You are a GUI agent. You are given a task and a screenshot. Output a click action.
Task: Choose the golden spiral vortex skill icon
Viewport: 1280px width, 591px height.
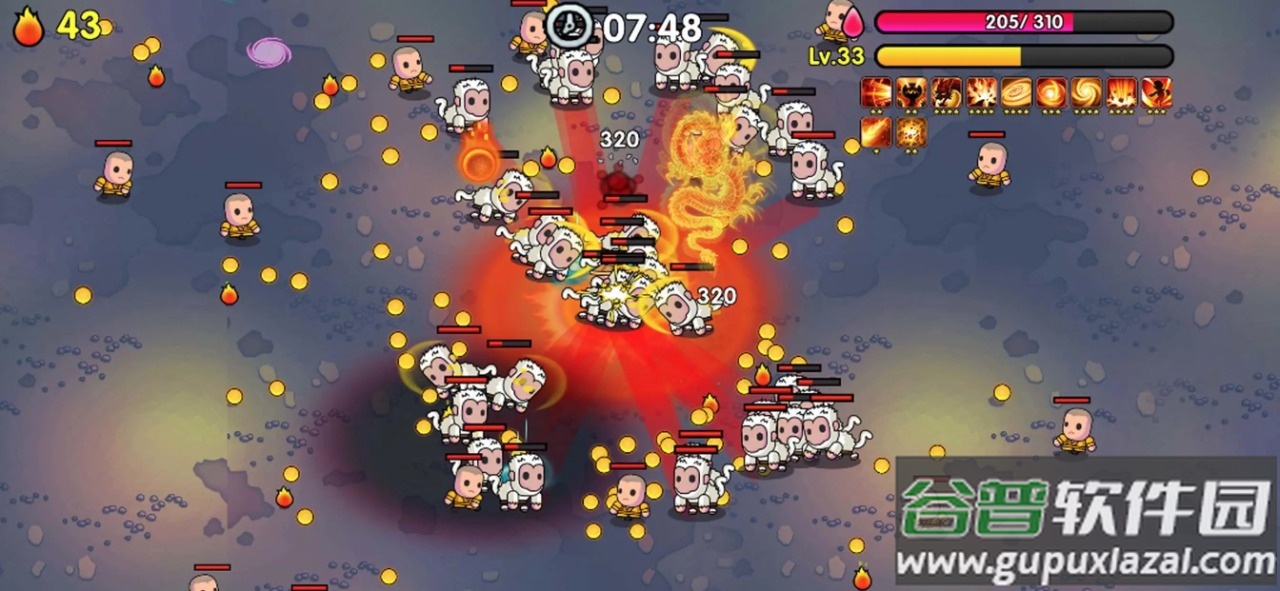click(1086, 93)
